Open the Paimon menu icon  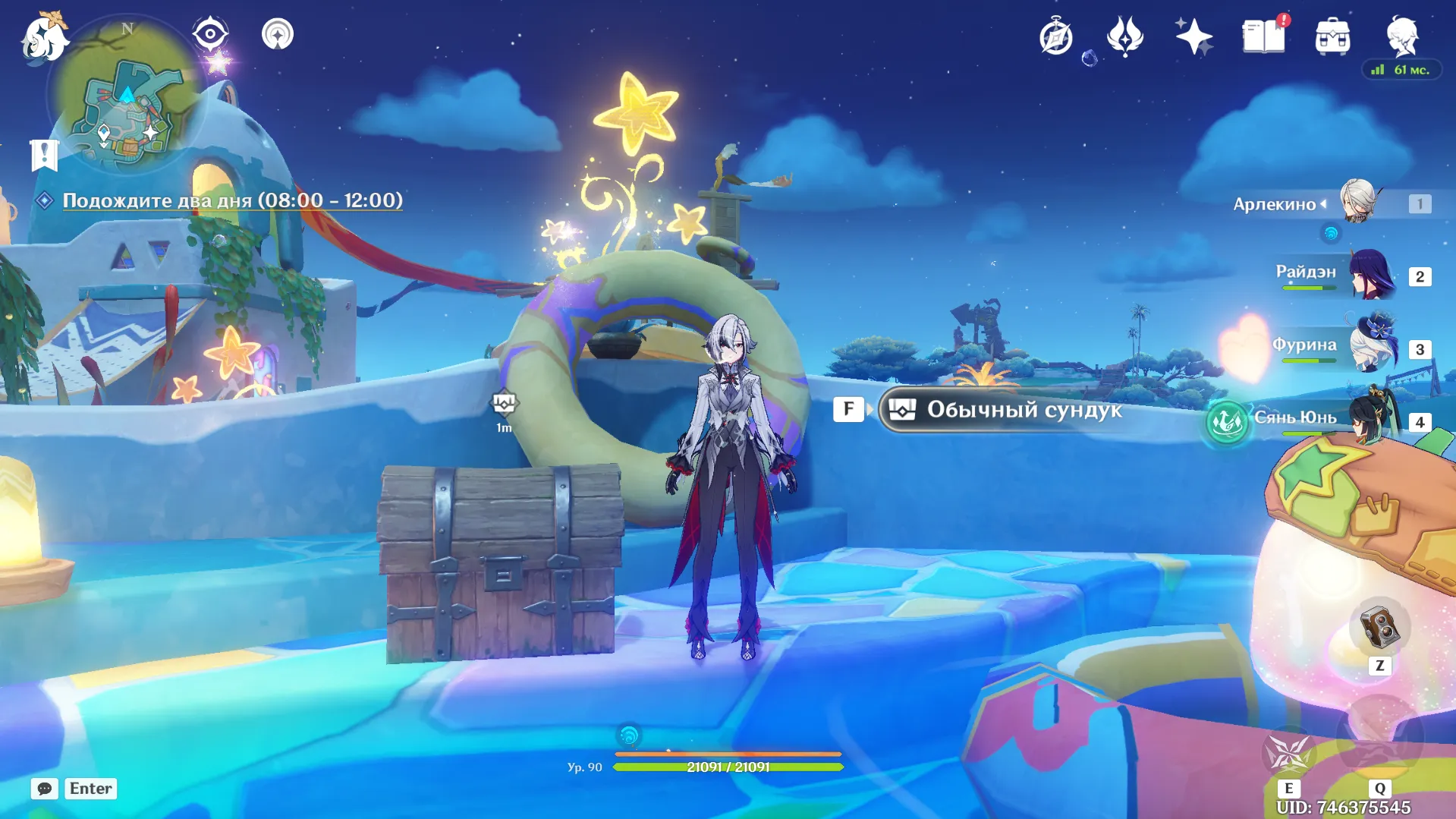coord(44,36)
